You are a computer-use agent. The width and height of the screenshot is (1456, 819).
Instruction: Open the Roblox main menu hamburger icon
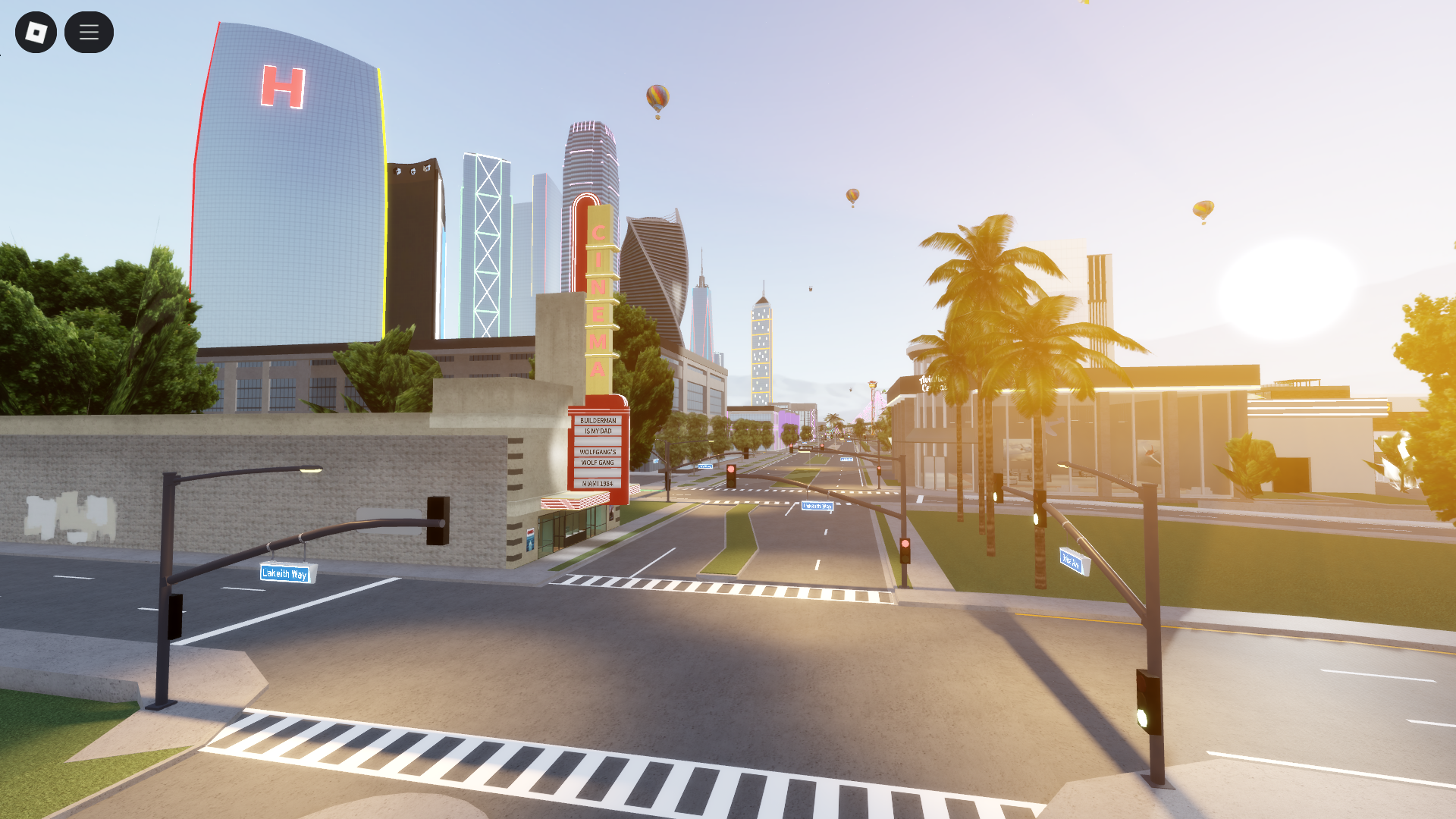(89, 32)
